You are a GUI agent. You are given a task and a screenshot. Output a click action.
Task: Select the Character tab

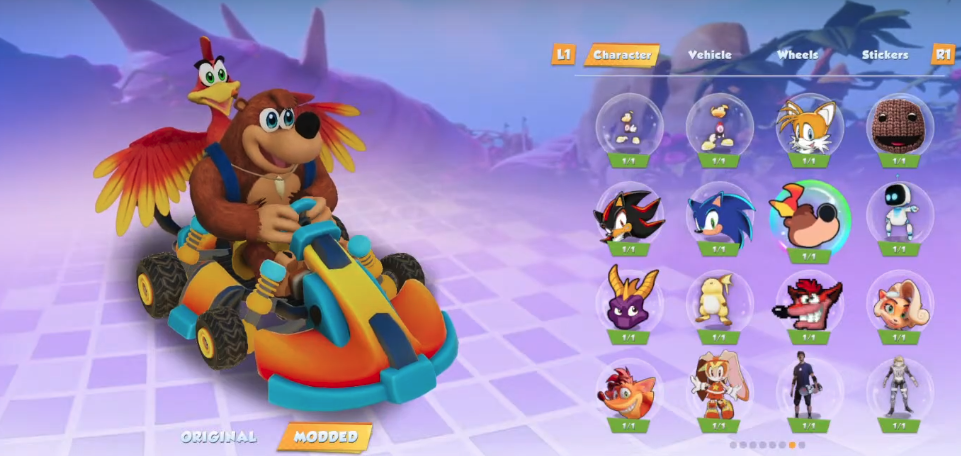pos(622,55)
